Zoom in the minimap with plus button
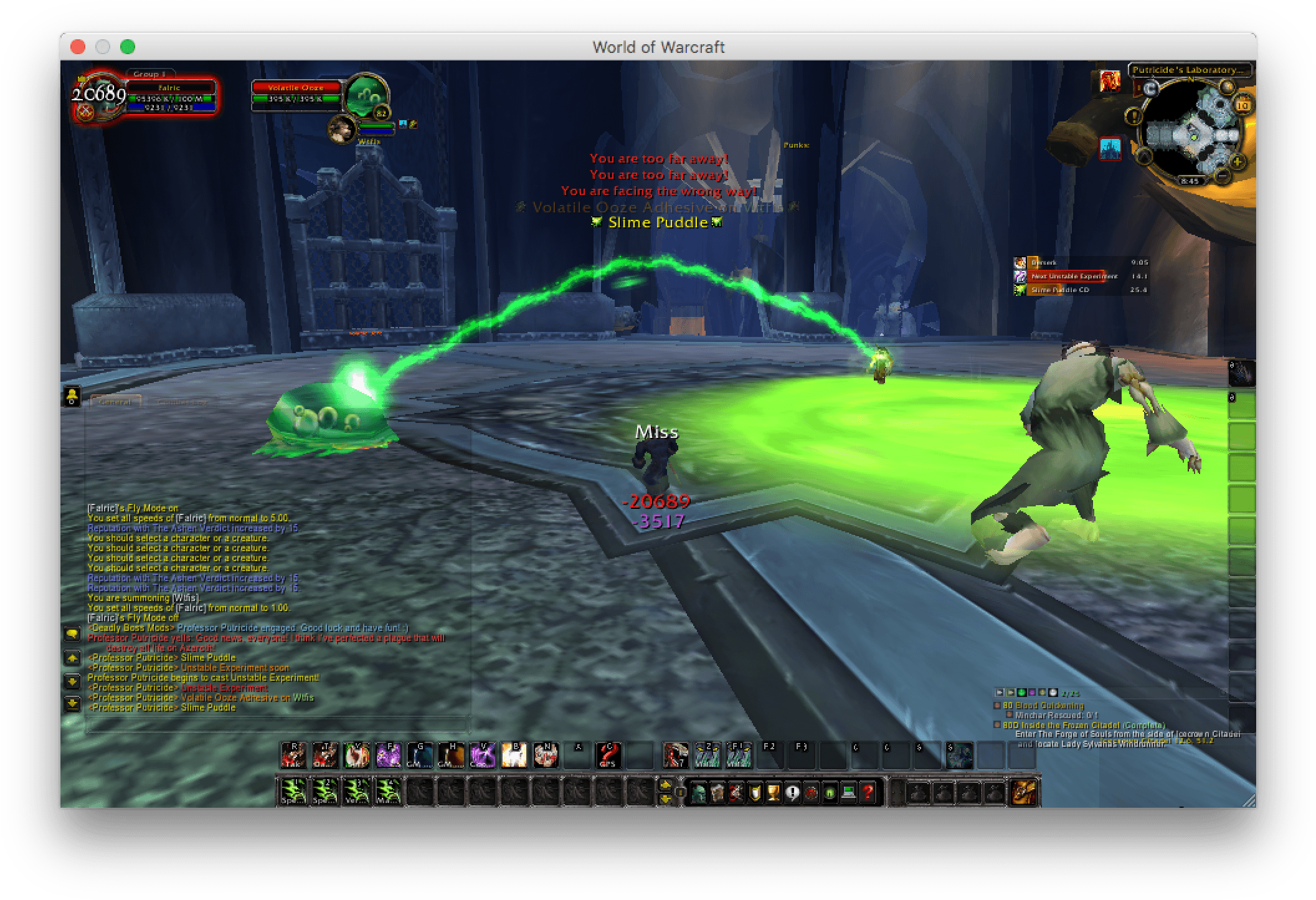The height and width of the screenshot is (900, 1316). pyautogui.click(x=1237, y=162)
